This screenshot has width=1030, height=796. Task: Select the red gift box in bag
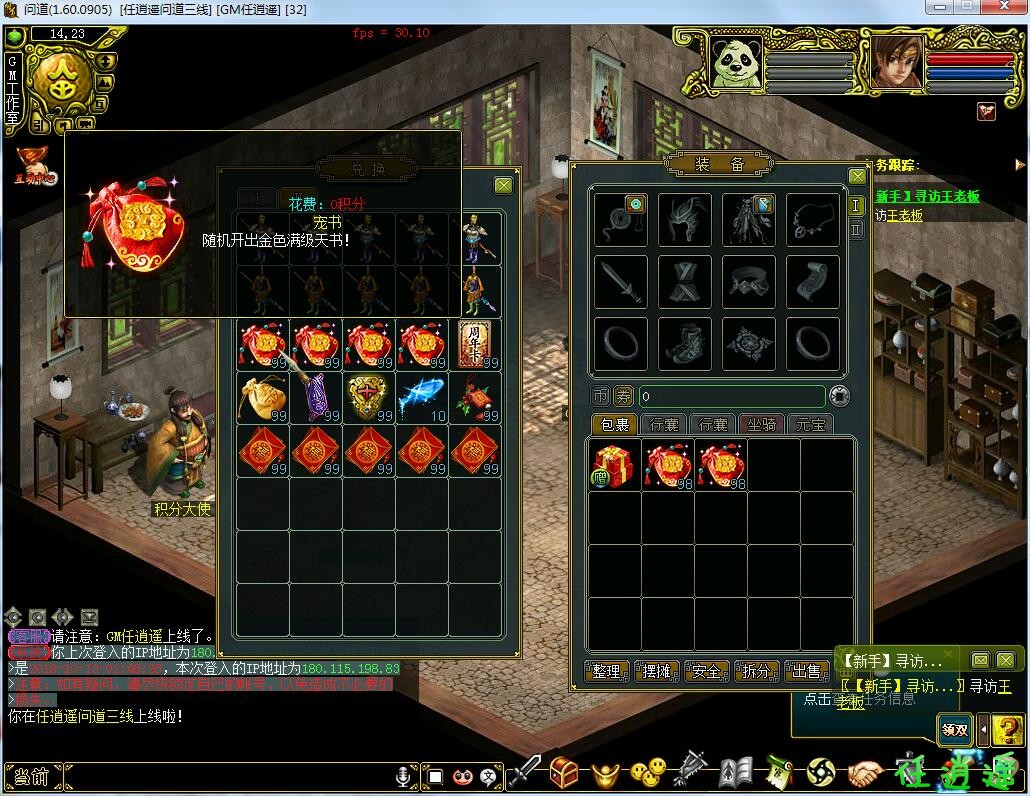click(614, 465)
